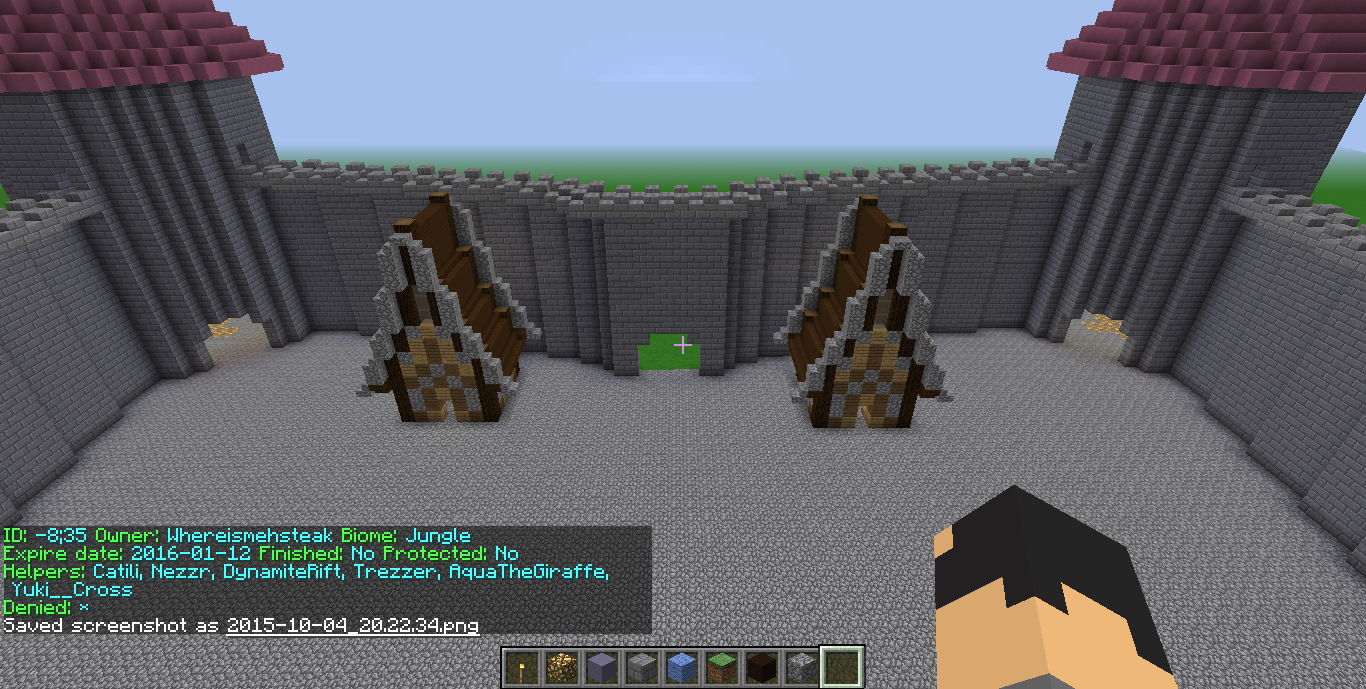This screenshot has height=689, width=1366.
Task: Pick the stone bricks hotbar slot
Action: [x=641, y=667]
